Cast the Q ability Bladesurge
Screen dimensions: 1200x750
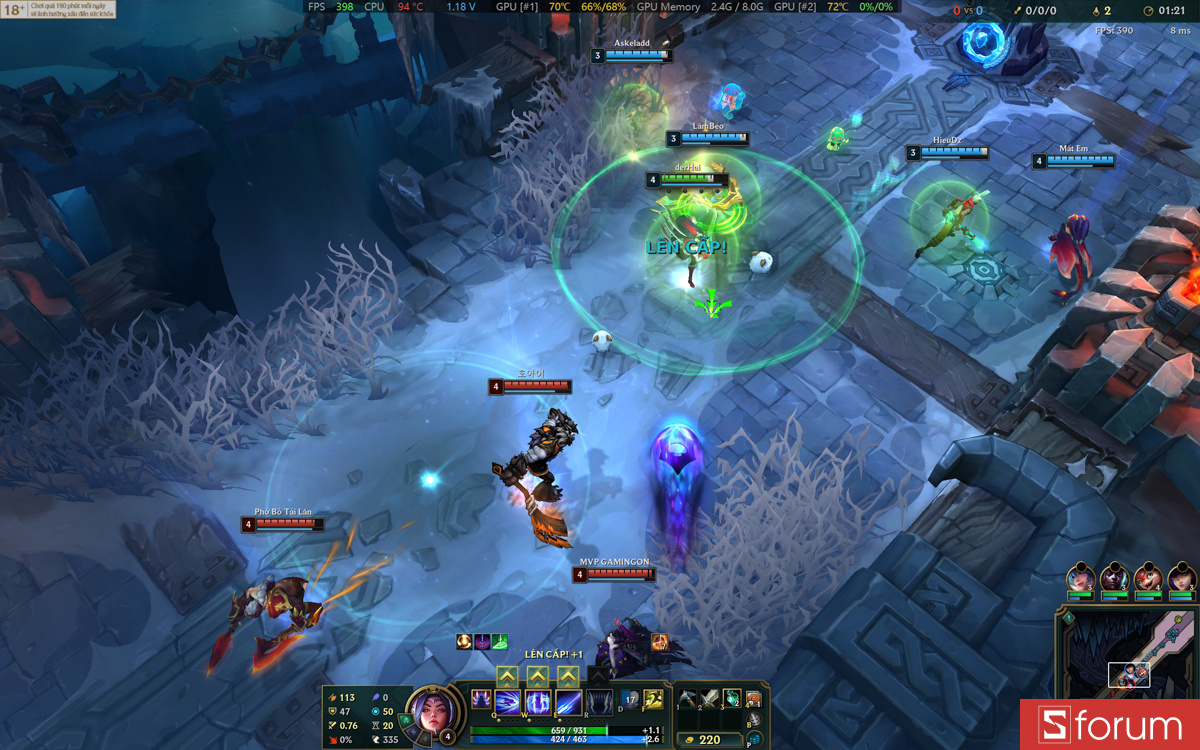509,702
